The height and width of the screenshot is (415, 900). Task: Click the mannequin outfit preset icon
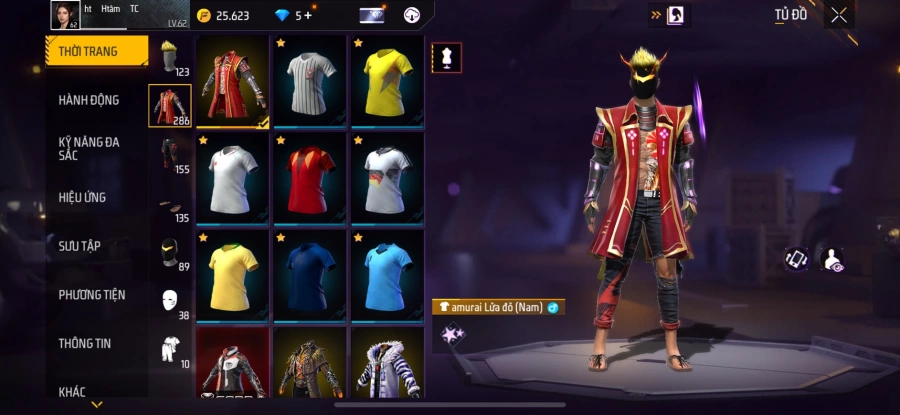point(447,58)
